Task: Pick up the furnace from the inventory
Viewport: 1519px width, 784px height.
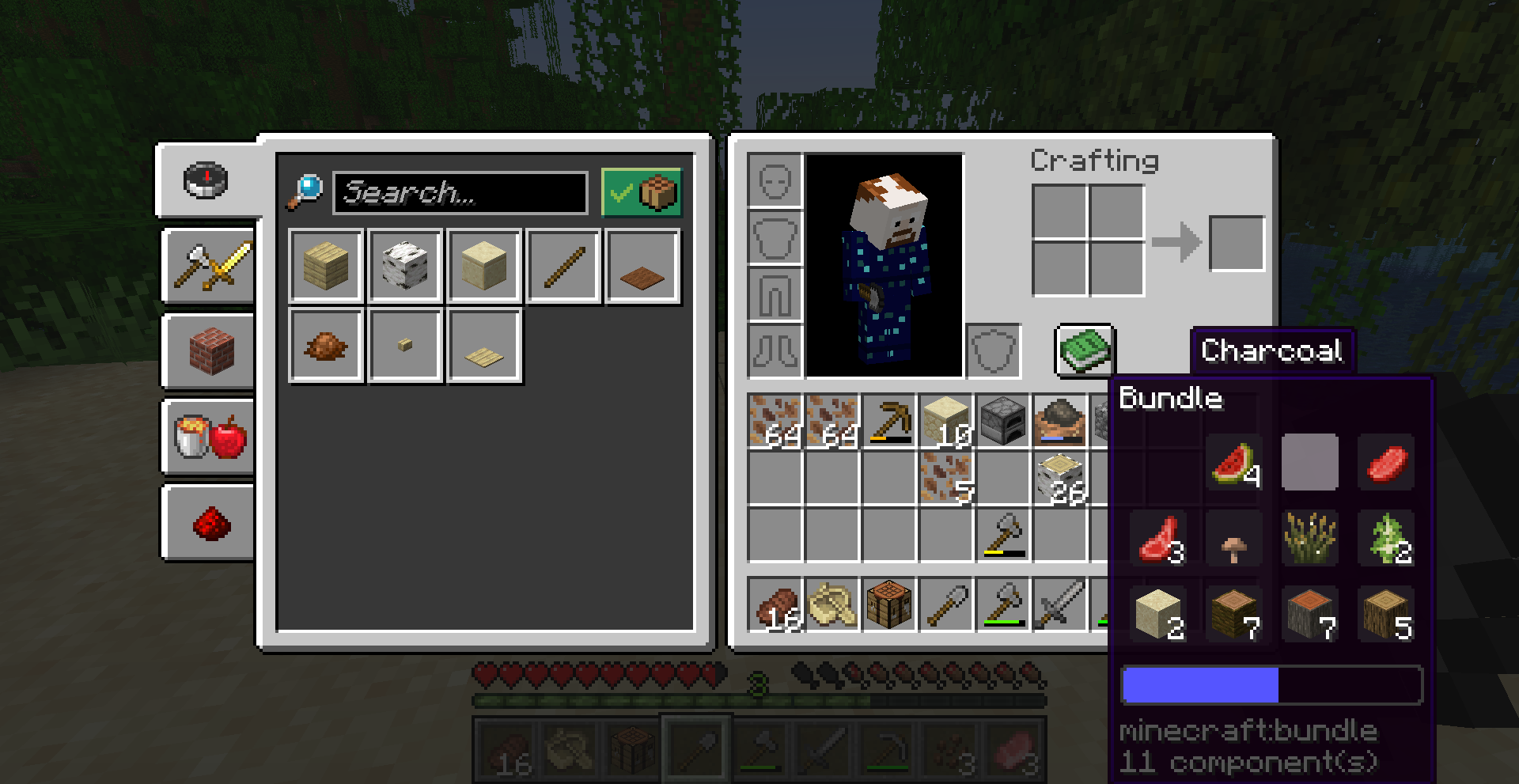Action: pyautogui.click(x=1003, y=421)
